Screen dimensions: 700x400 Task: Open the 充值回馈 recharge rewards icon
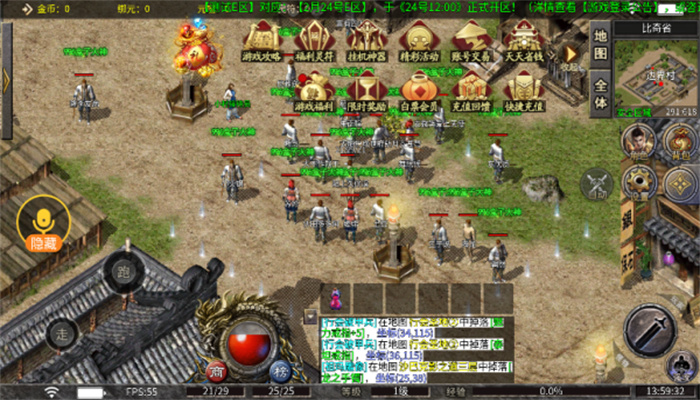tap(470, 90)
